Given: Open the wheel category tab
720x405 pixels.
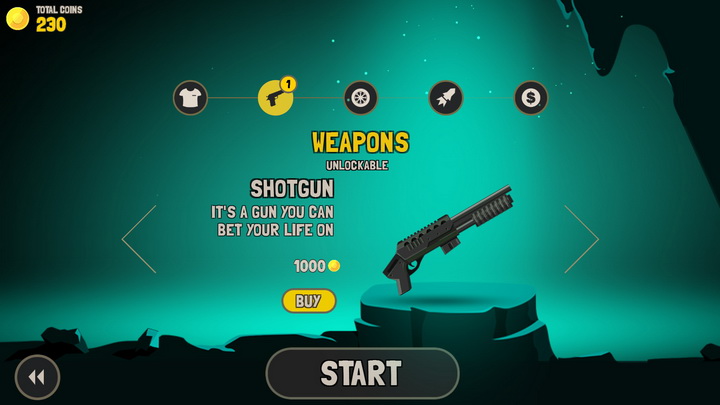Looking at the screenshot, I should pos(360,98).
